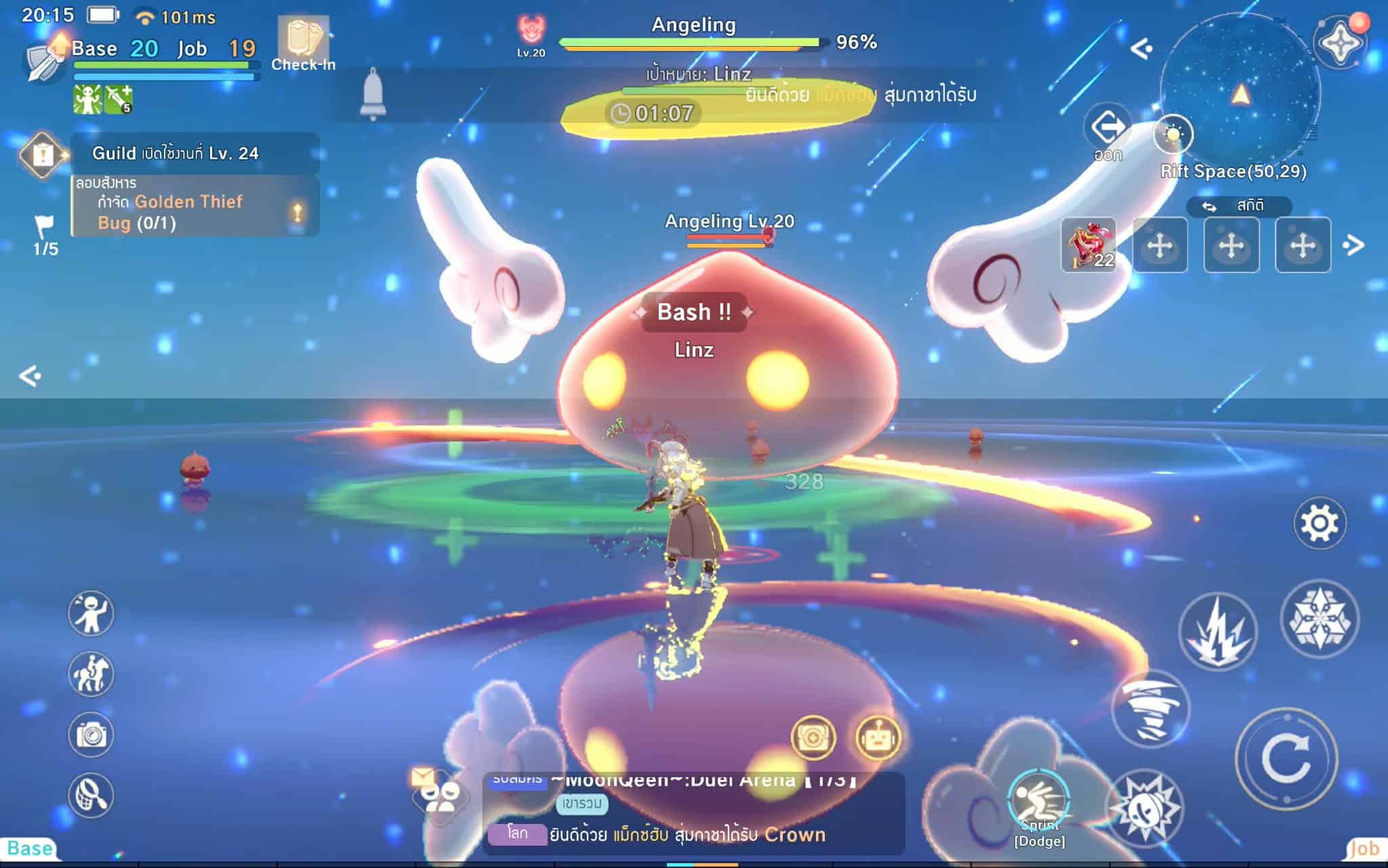Use the red potion item slot
1388x868 pixels.
pos(1088,245)
